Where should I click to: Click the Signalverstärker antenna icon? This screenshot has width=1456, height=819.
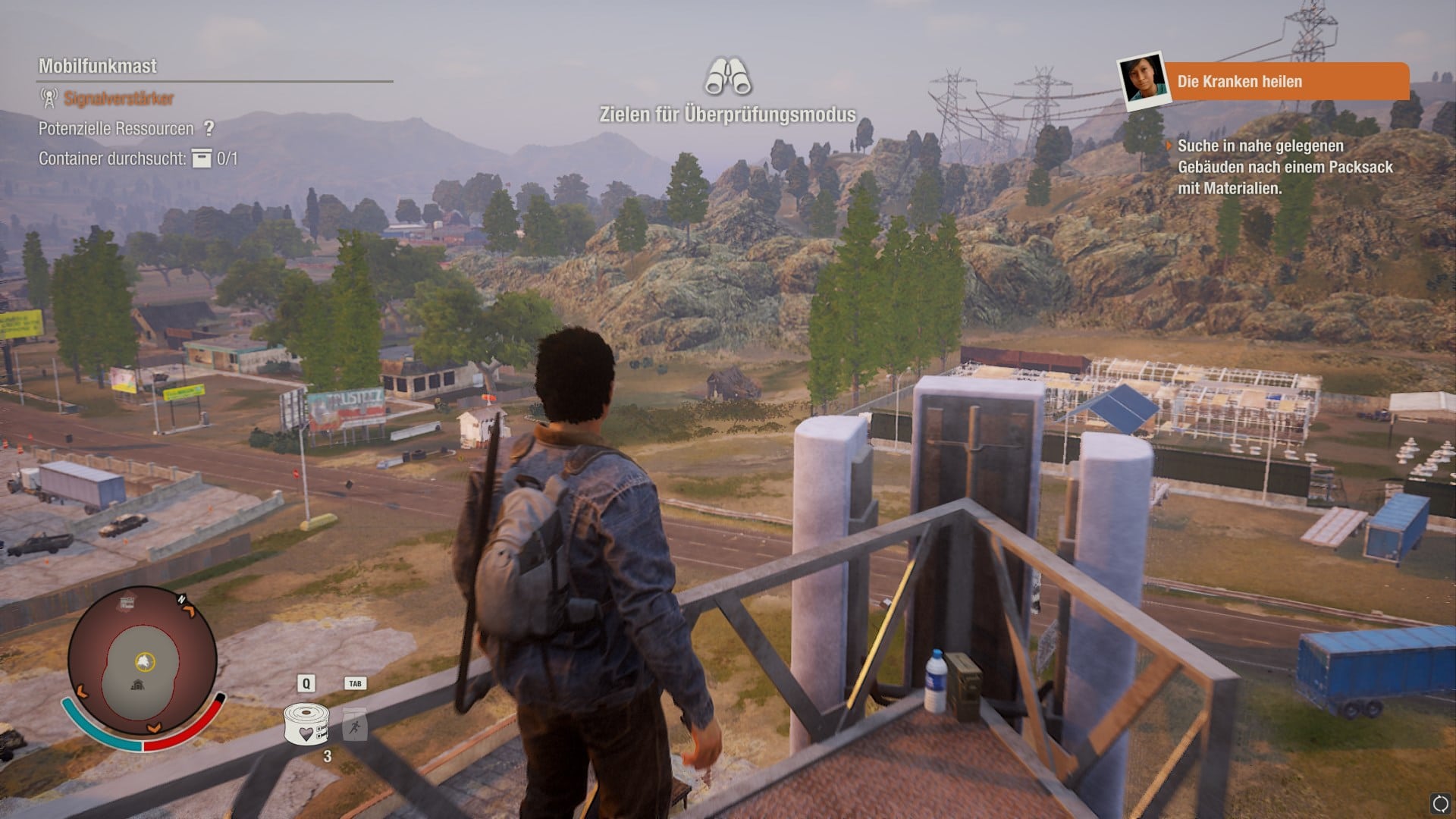[49, 98]
